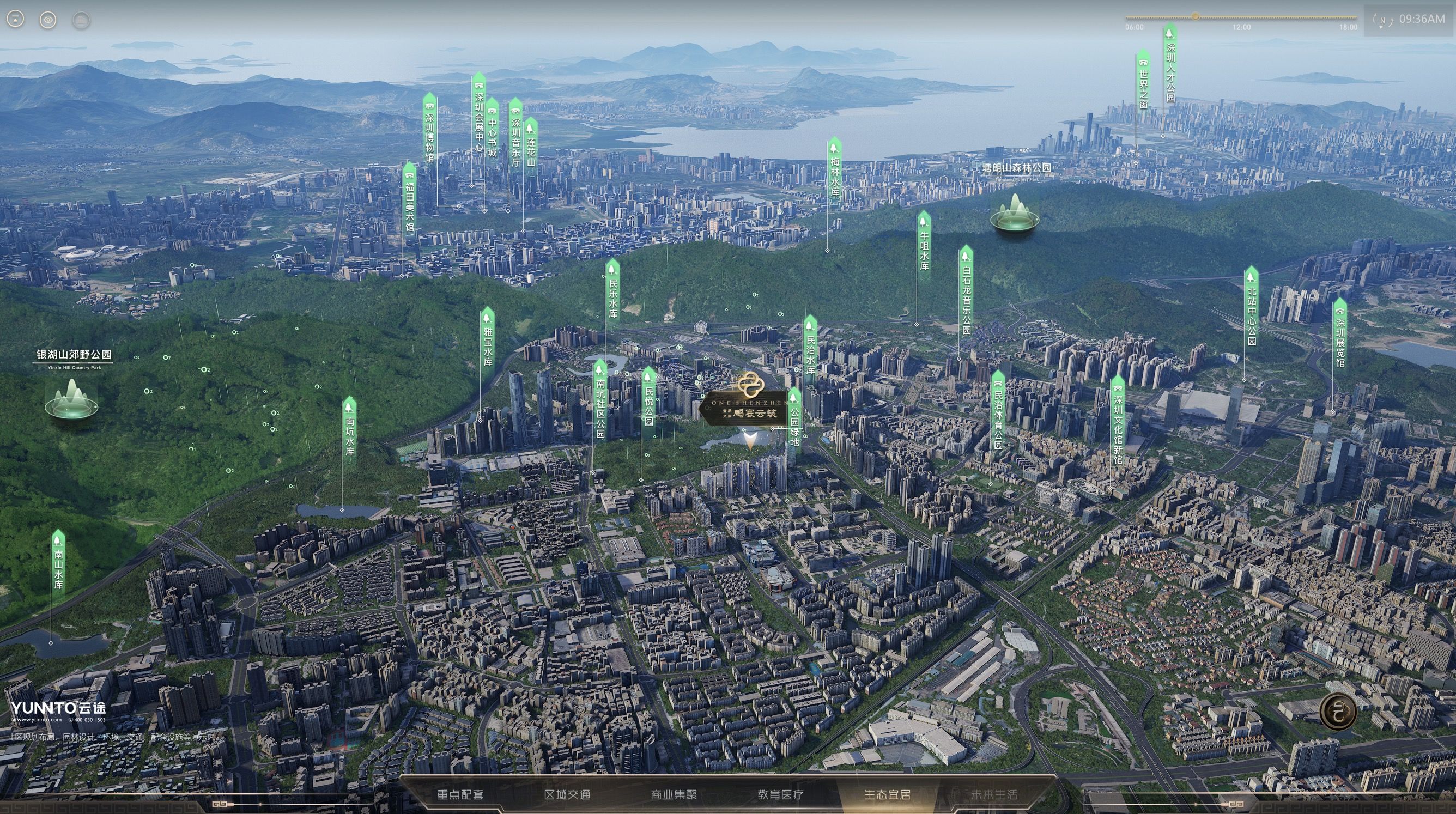Toggle the eye visibility icon

pyautogui.click(x=48, y=20)
